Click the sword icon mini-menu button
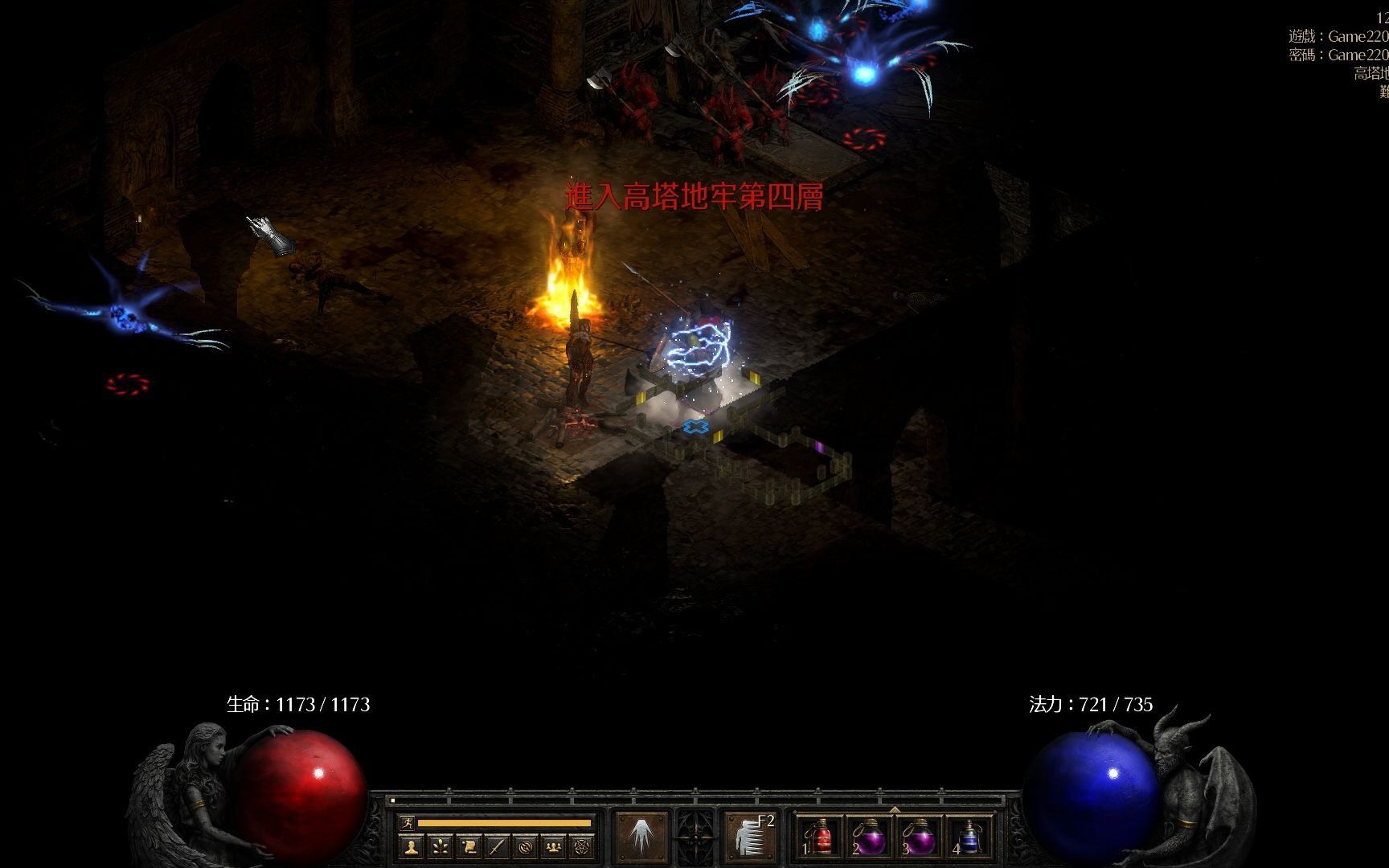The image size is (1389, 868). [497, 846]
